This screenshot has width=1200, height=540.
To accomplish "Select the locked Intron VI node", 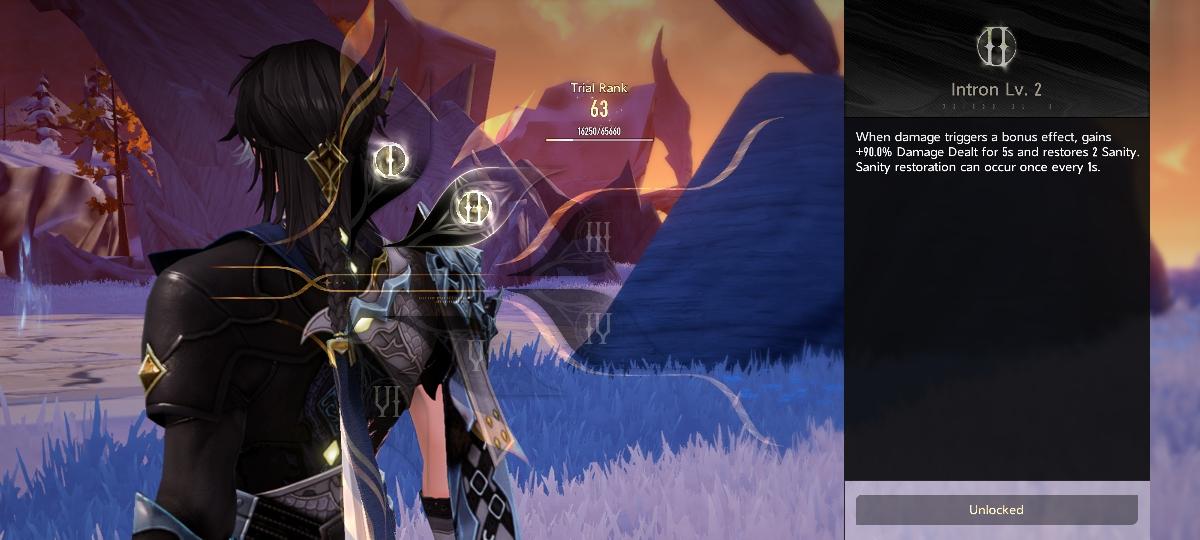I will pyautogui.click(x=387, y=402).
